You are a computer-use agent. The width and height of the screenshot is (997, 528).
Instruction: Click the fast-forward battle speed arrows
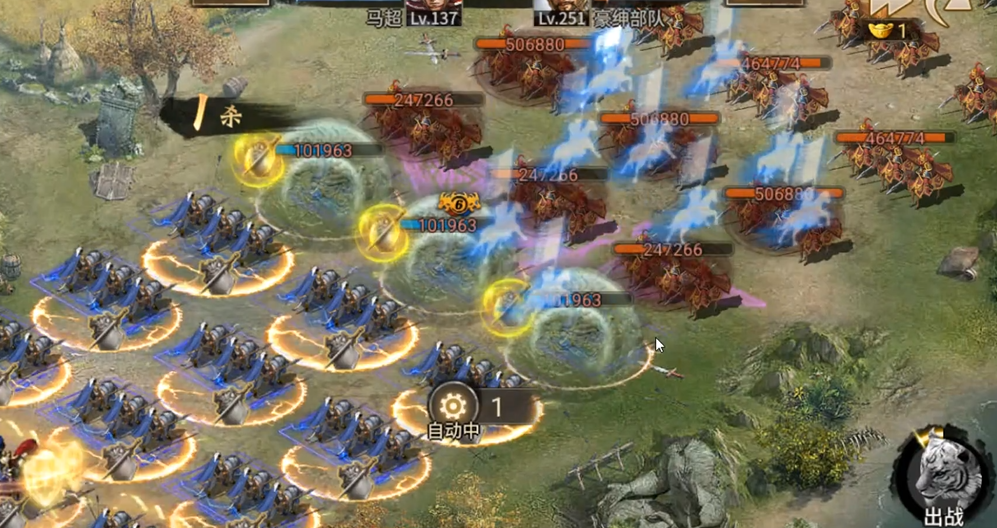[x=886, y=7]
